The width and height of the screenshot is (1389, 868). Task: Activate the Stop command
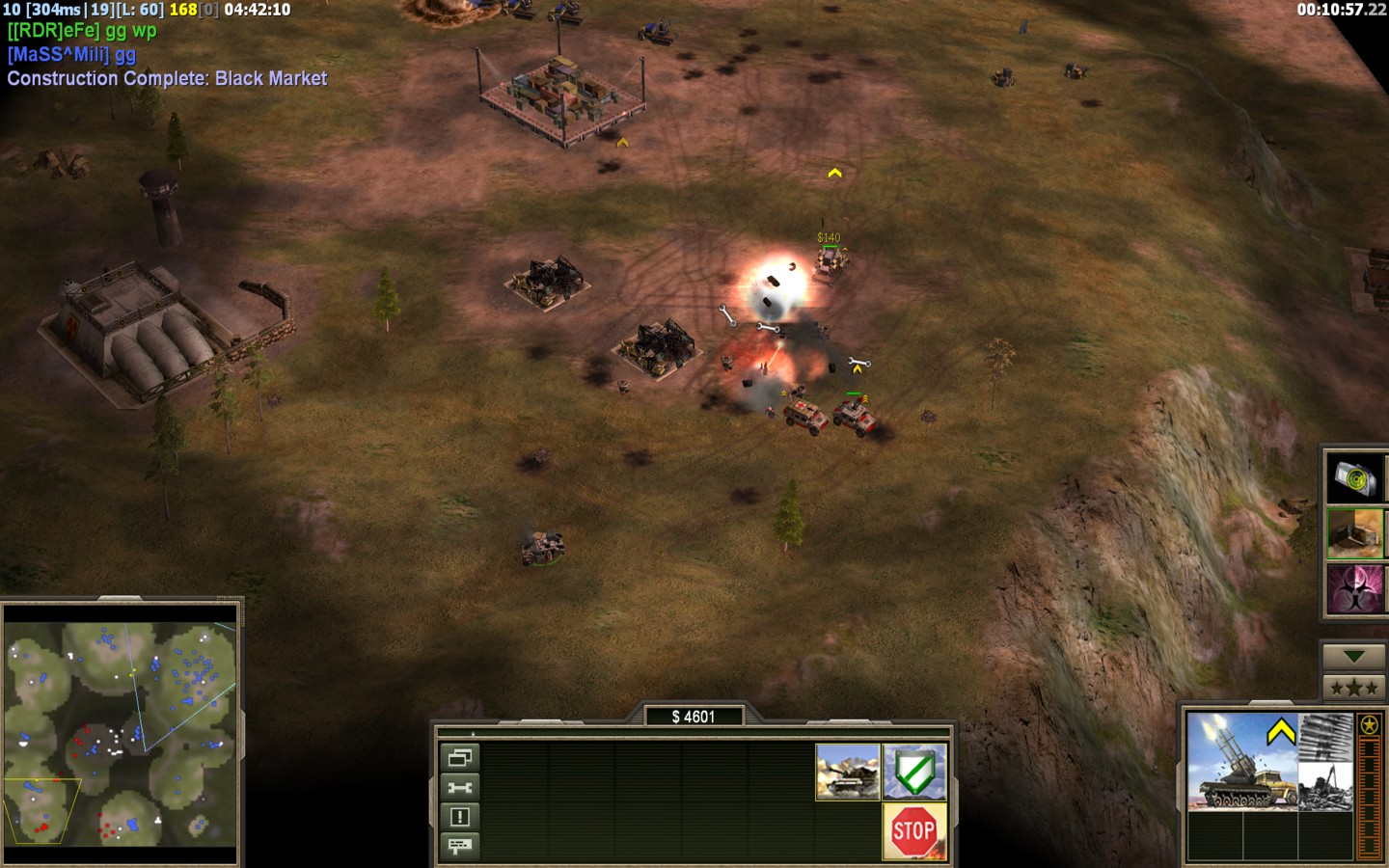point(912,830)
